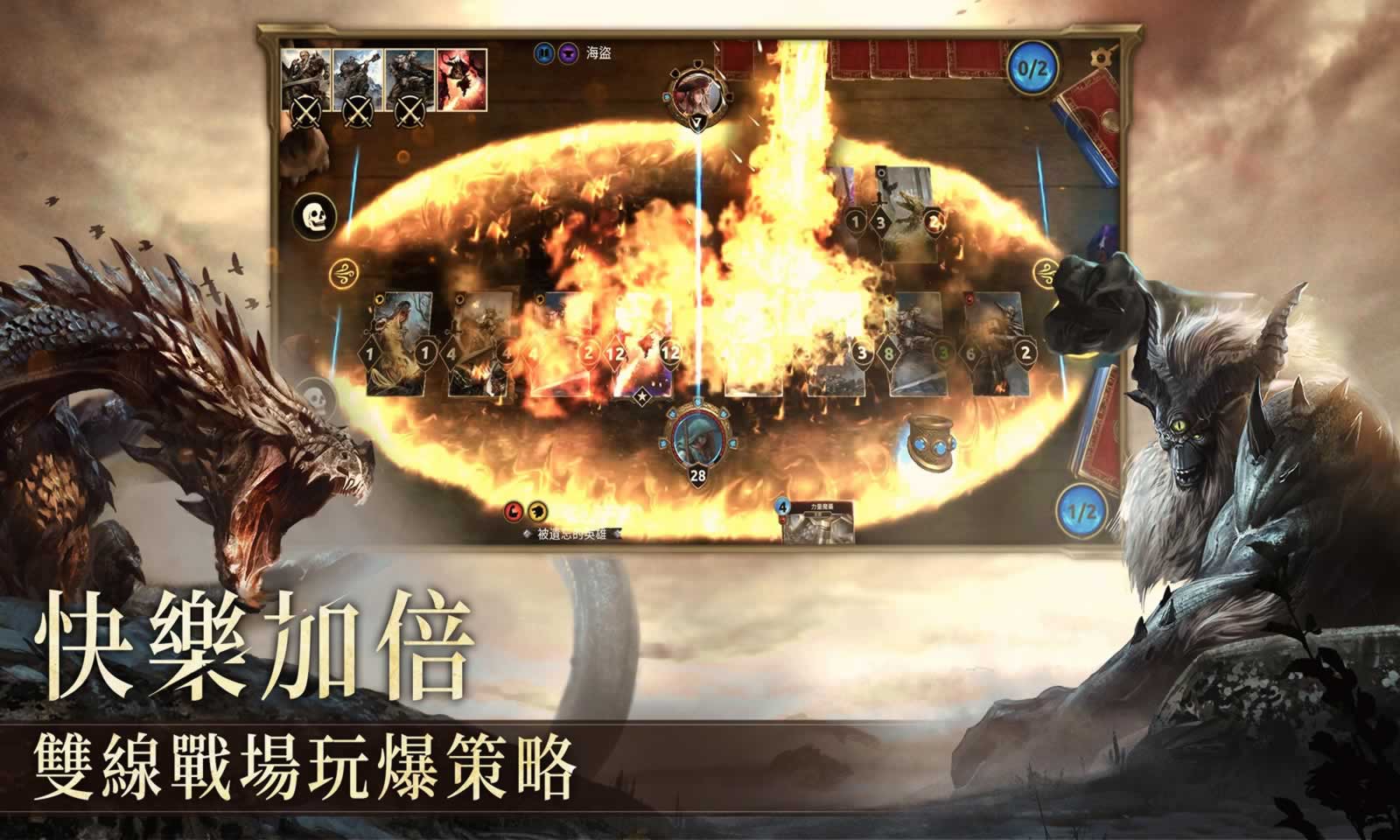
Task: Tap the 被遺忘的英雄 title banner
Action: click(573, 532)
